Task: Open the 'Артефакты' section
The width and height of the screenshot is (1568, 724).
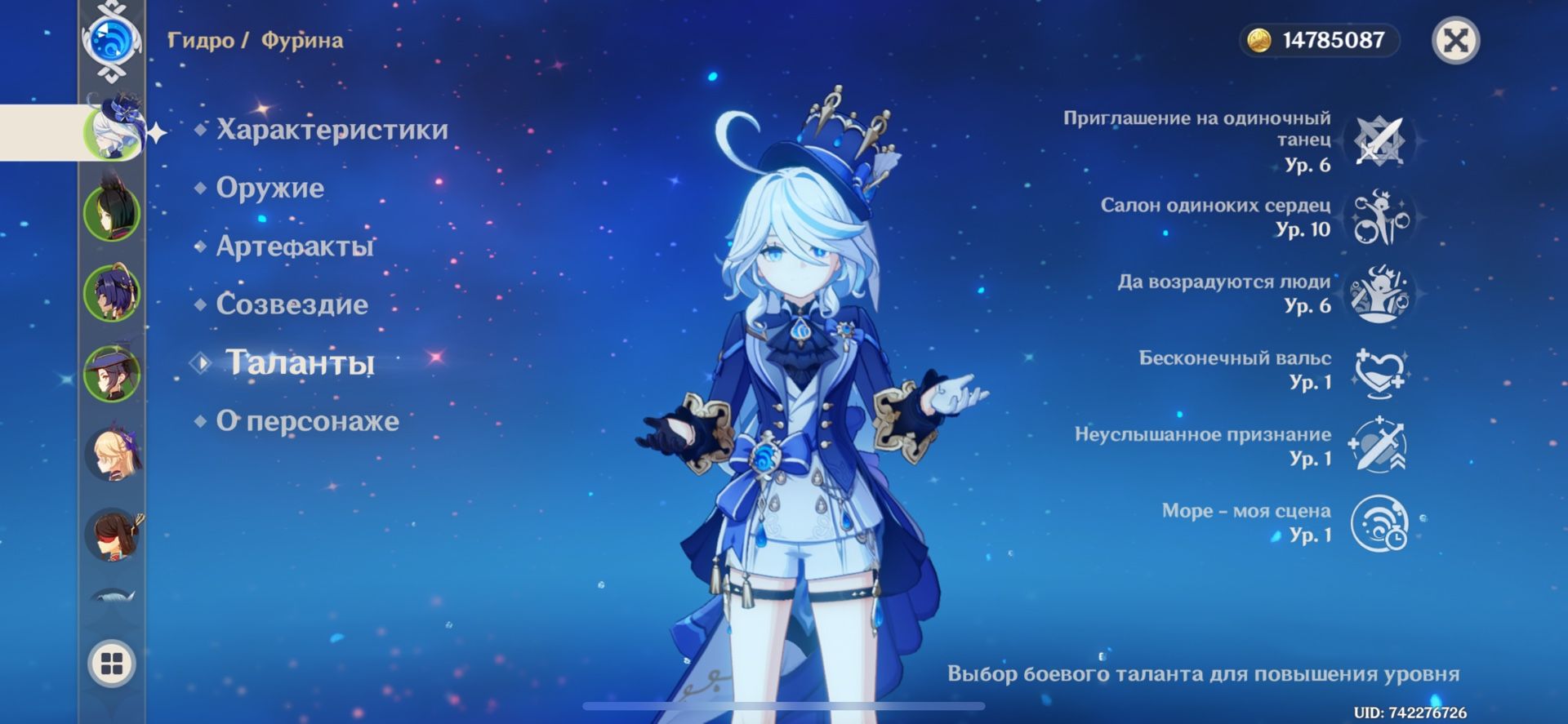Action: click(294, 247)
